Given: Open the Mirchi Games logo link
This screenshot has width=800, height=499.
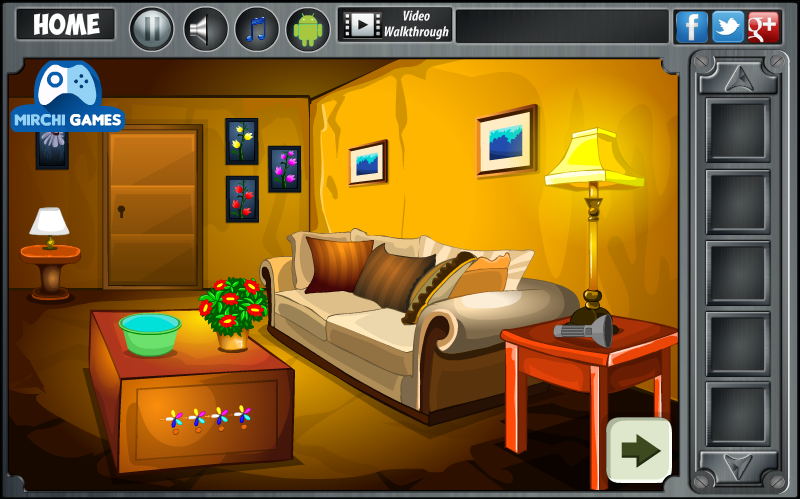Looking at the screenshot, I should point(68,97).
